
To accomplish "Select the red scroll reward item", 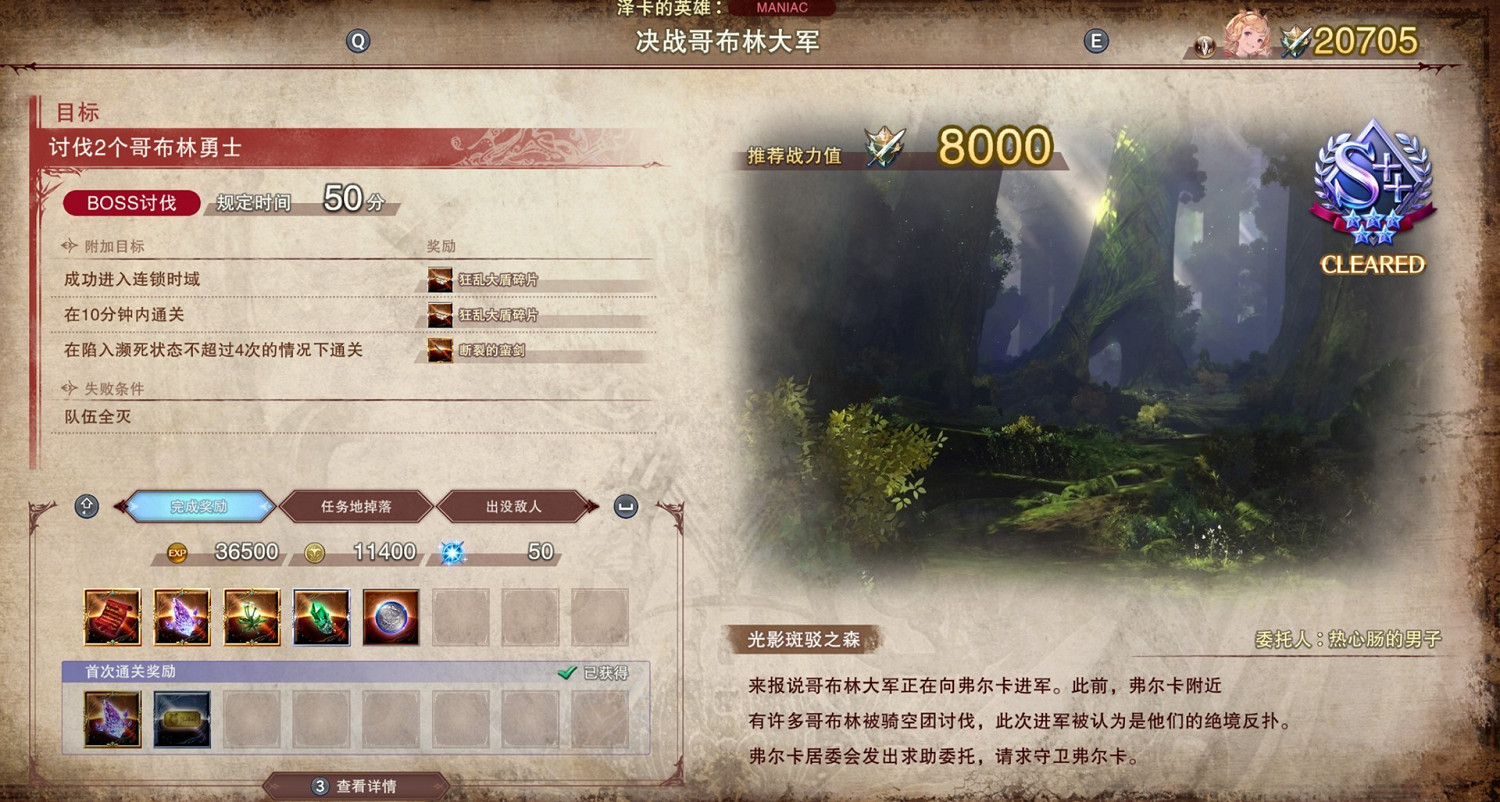I will pyautogui.click(x=111, y=616).
